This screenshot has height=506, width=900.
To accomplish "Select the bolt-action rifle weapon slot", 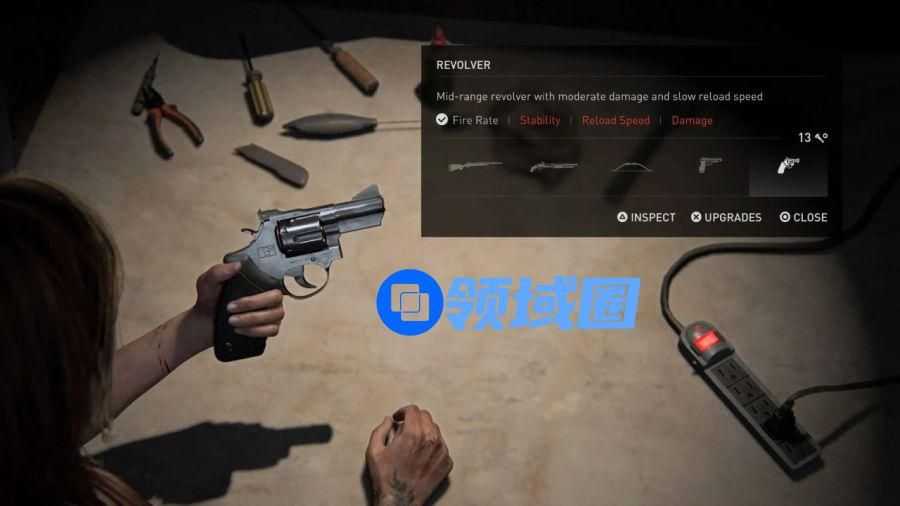I will (475, 166).
